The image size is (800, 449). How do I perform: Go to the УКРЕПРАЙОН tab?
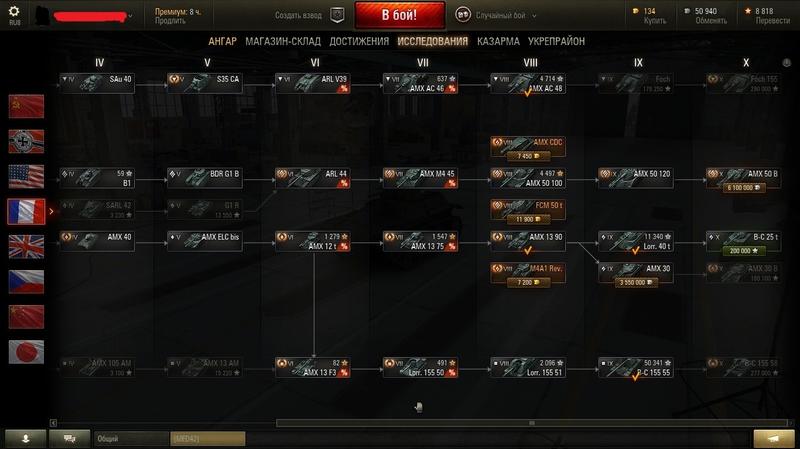[x=557, y=41]
